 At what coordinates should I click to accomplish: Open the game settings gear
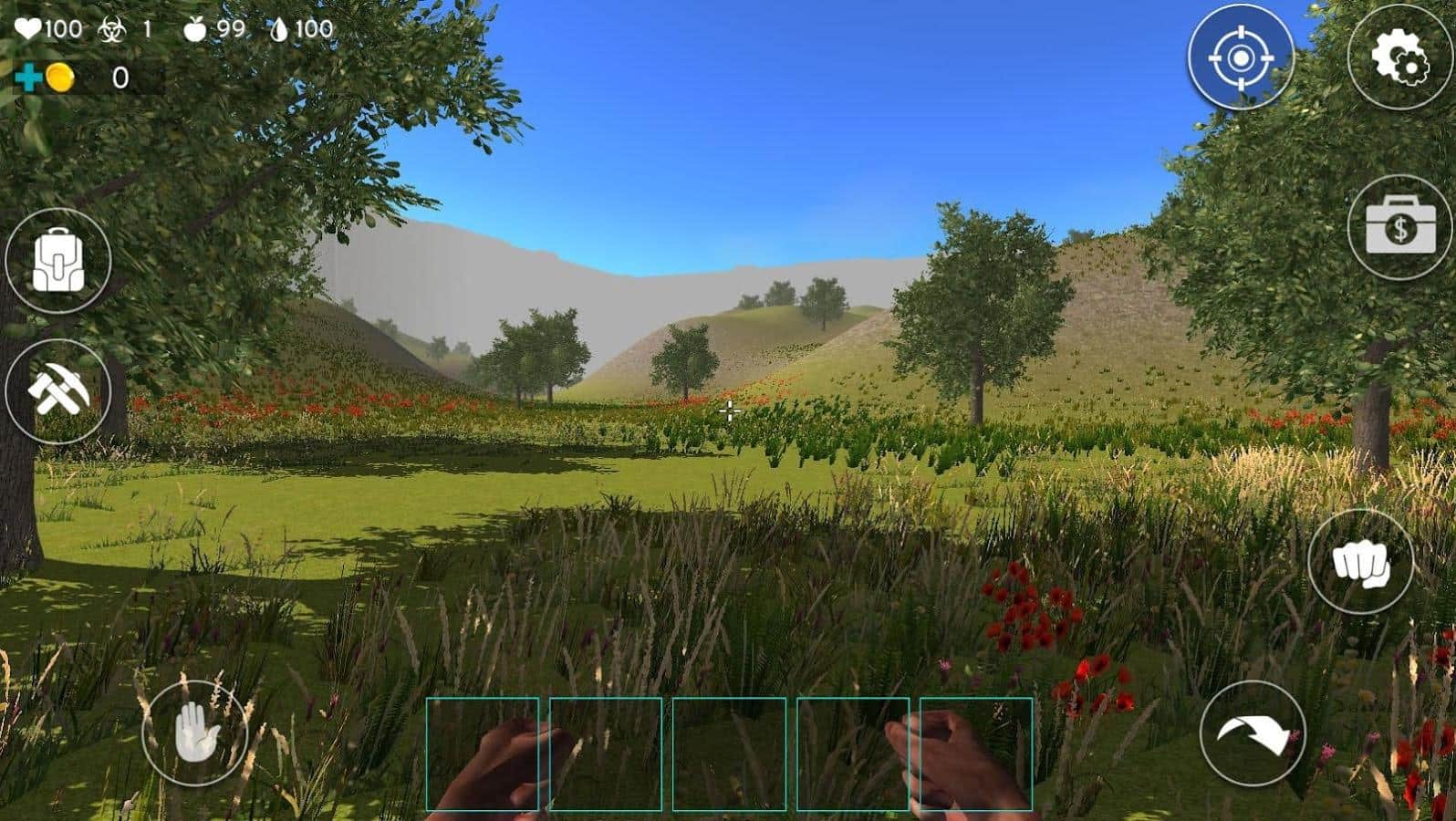(x=1402, y=58)
